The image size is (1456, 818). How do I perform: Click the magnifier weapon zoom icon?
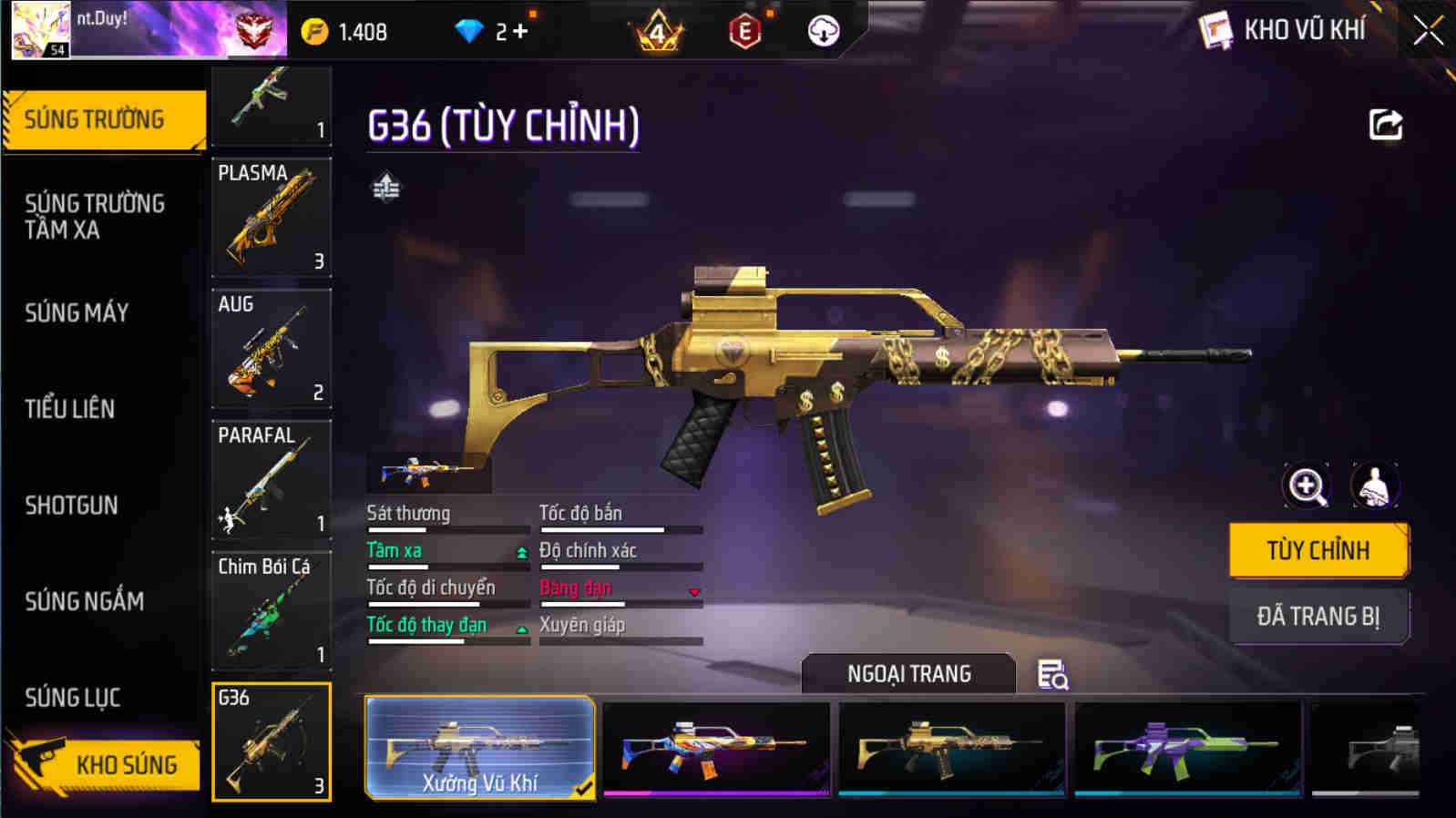1307,486
